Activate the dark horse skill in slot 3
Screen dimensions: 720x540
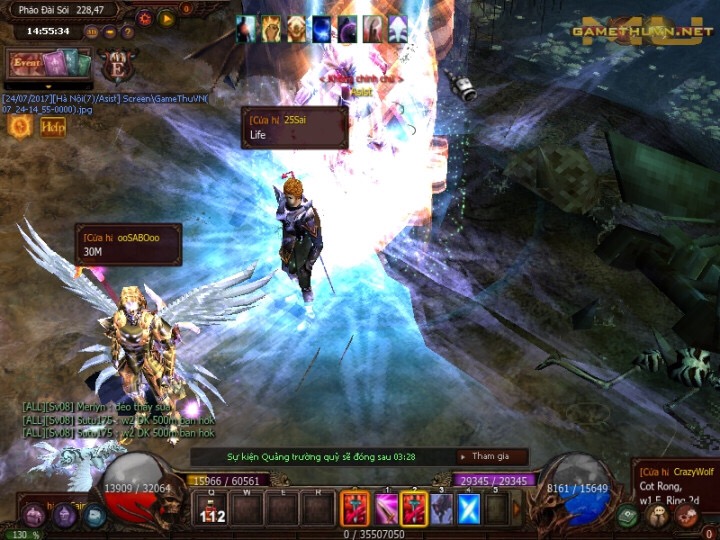(441, 509)
